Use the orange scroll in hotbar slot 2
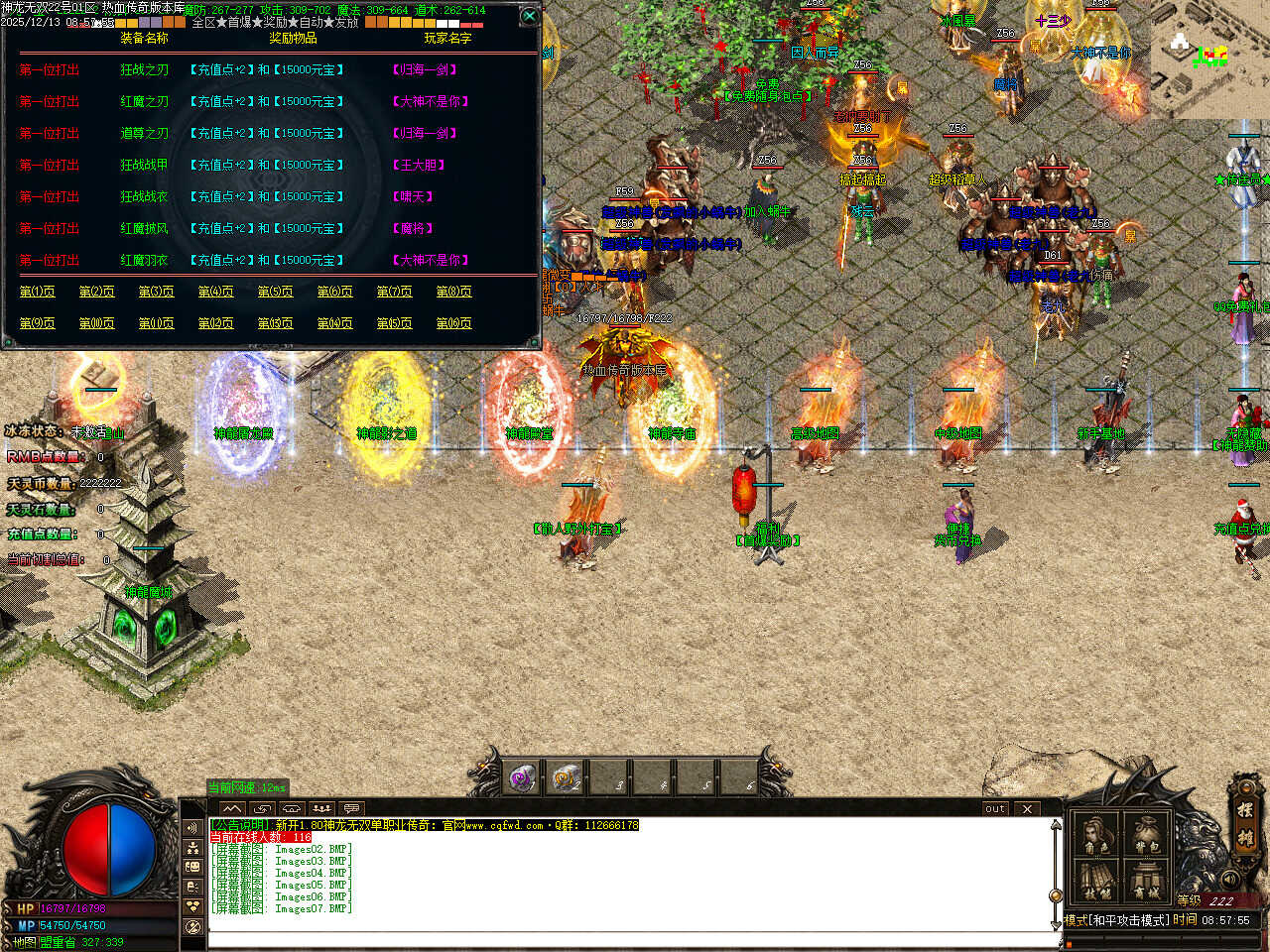This screenshot has width=1270, height=952. coord(567,778)
